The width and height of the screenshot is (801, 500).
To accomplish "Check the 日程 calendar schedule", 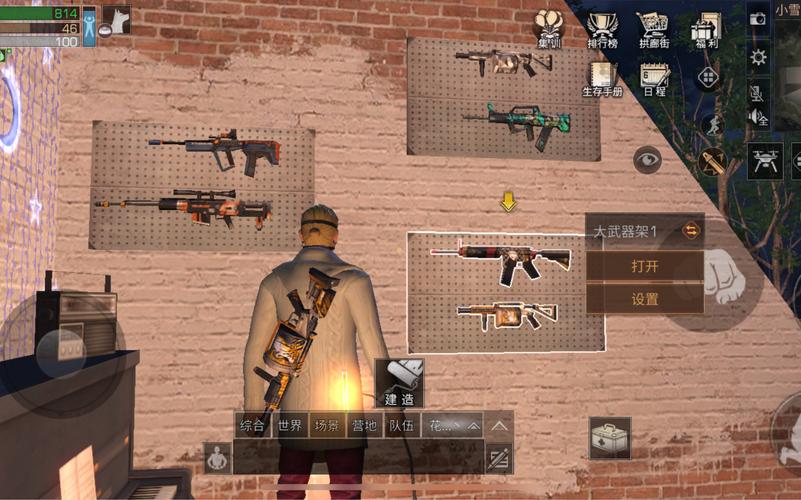I will (655, 78).
